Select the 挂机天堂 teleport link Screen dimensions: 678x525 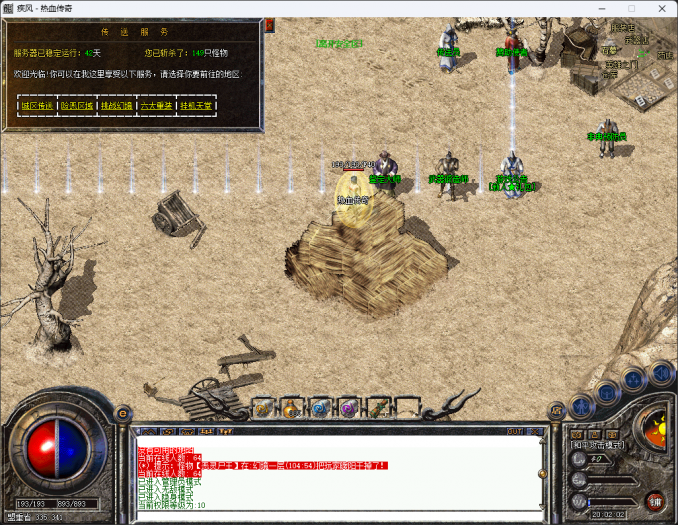coord(196,104)
